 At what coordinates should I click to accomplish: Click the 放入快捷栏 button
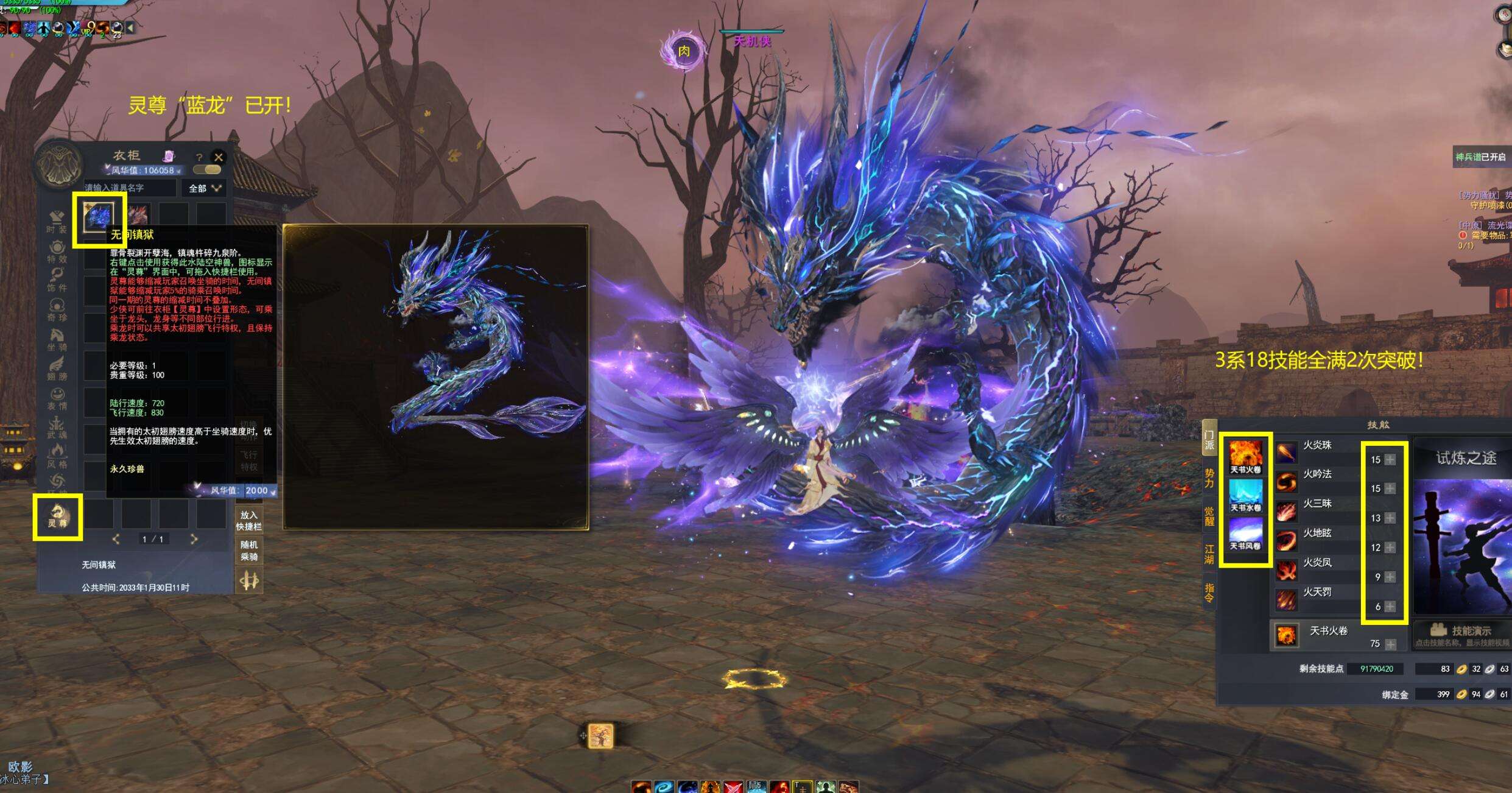[249, 520]
